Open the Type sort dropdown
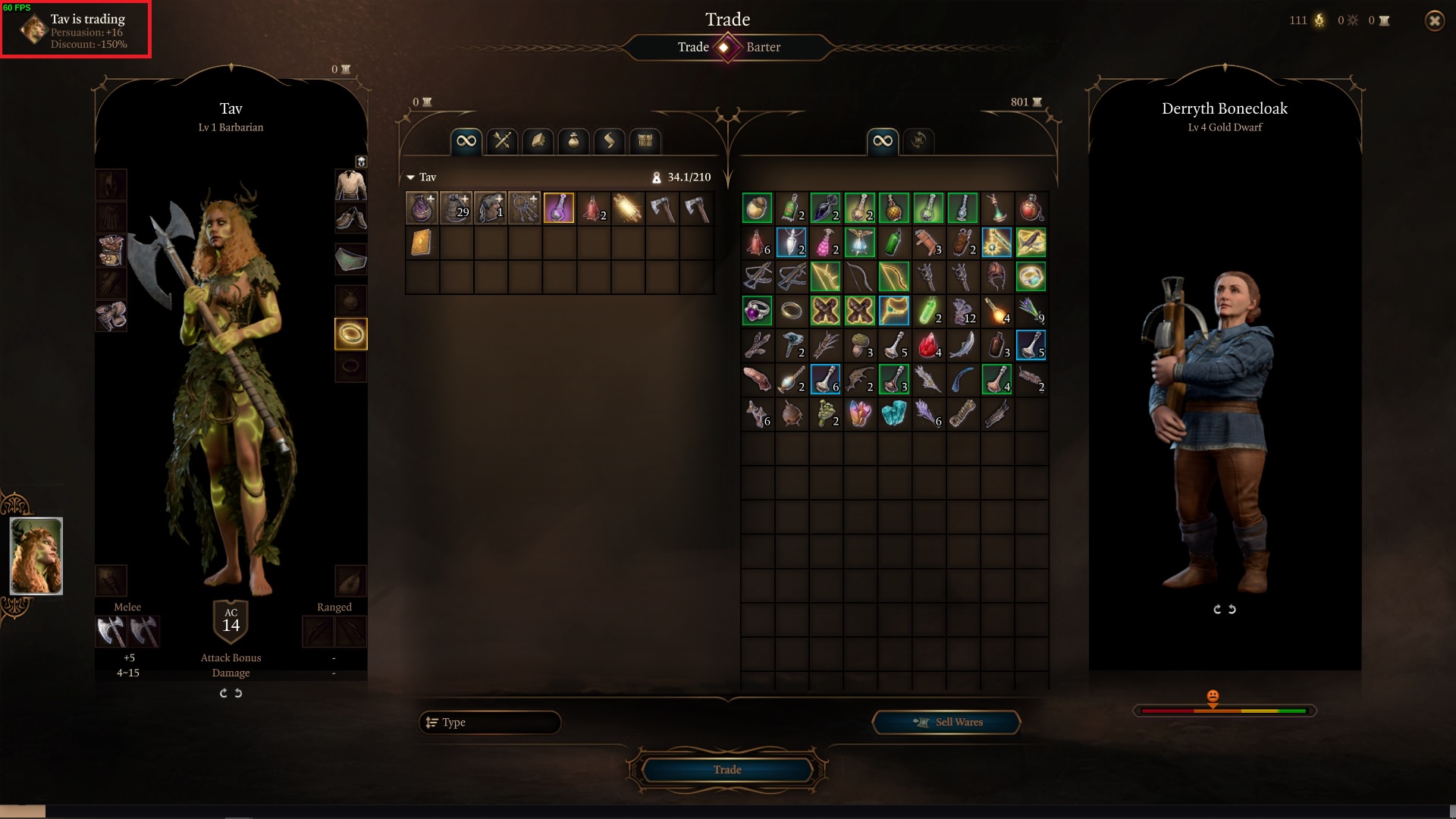1456x819 pixels. pyautogui.click(x=490, y=723)
